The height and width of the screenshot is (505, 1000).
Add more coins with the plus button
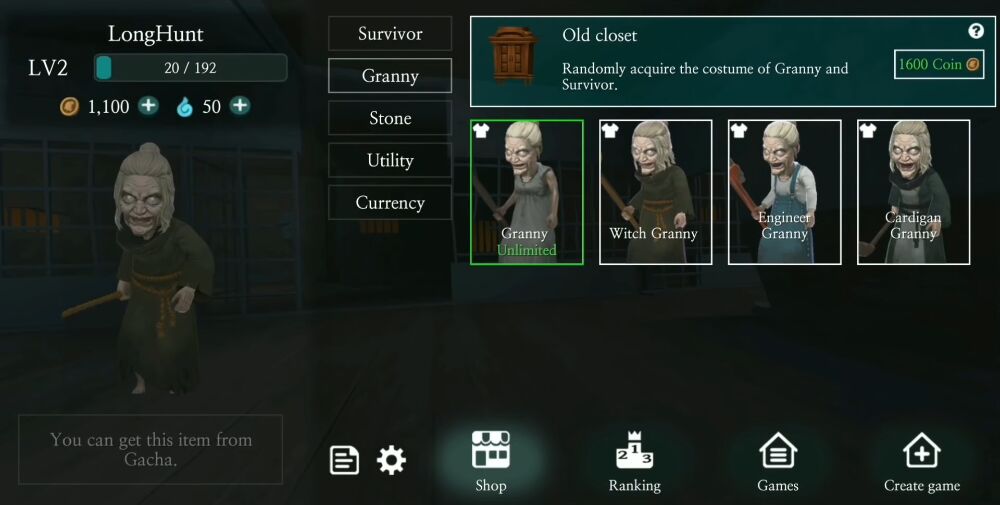coord(148,106)
